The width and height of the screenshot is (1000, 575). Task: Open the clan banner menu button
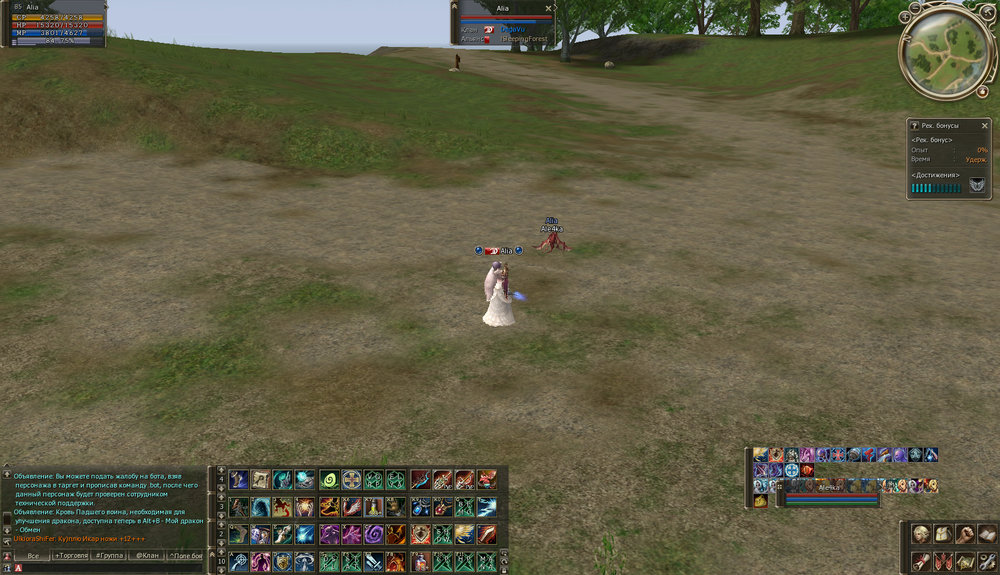[942, 560]
